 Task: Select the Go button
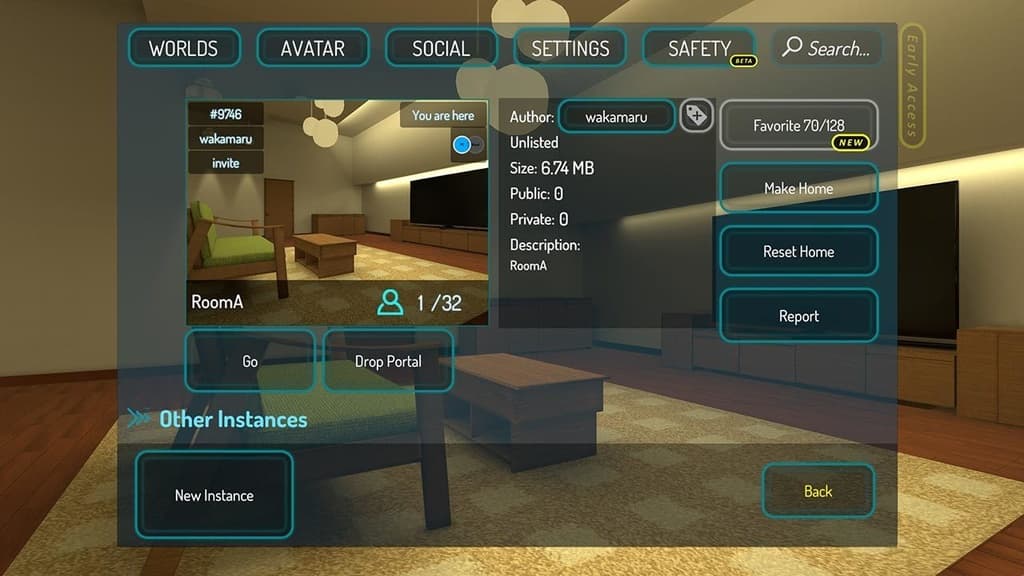[x=250, y=361]
